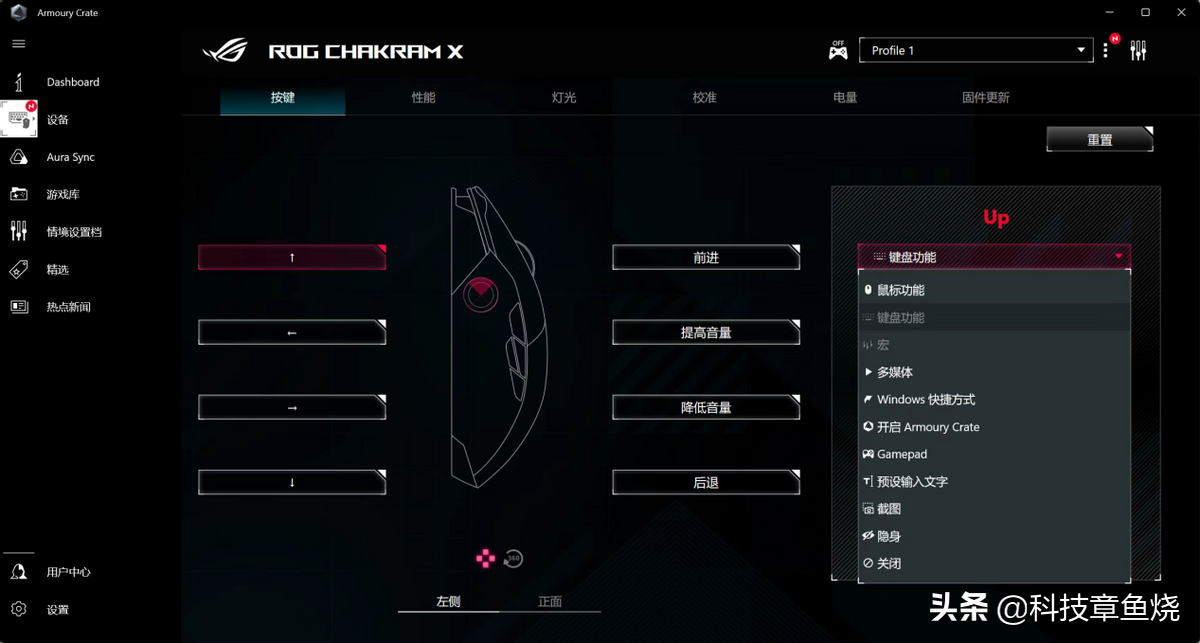
Task: Open the 灯光 lighting tab
Action: point(564,98)
